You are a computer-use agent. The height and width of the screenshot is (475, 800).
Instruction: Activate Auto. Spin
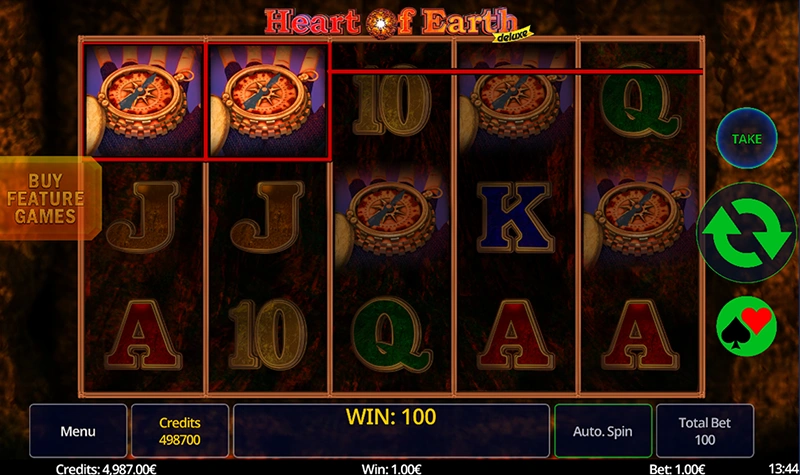tap(603, 431)
